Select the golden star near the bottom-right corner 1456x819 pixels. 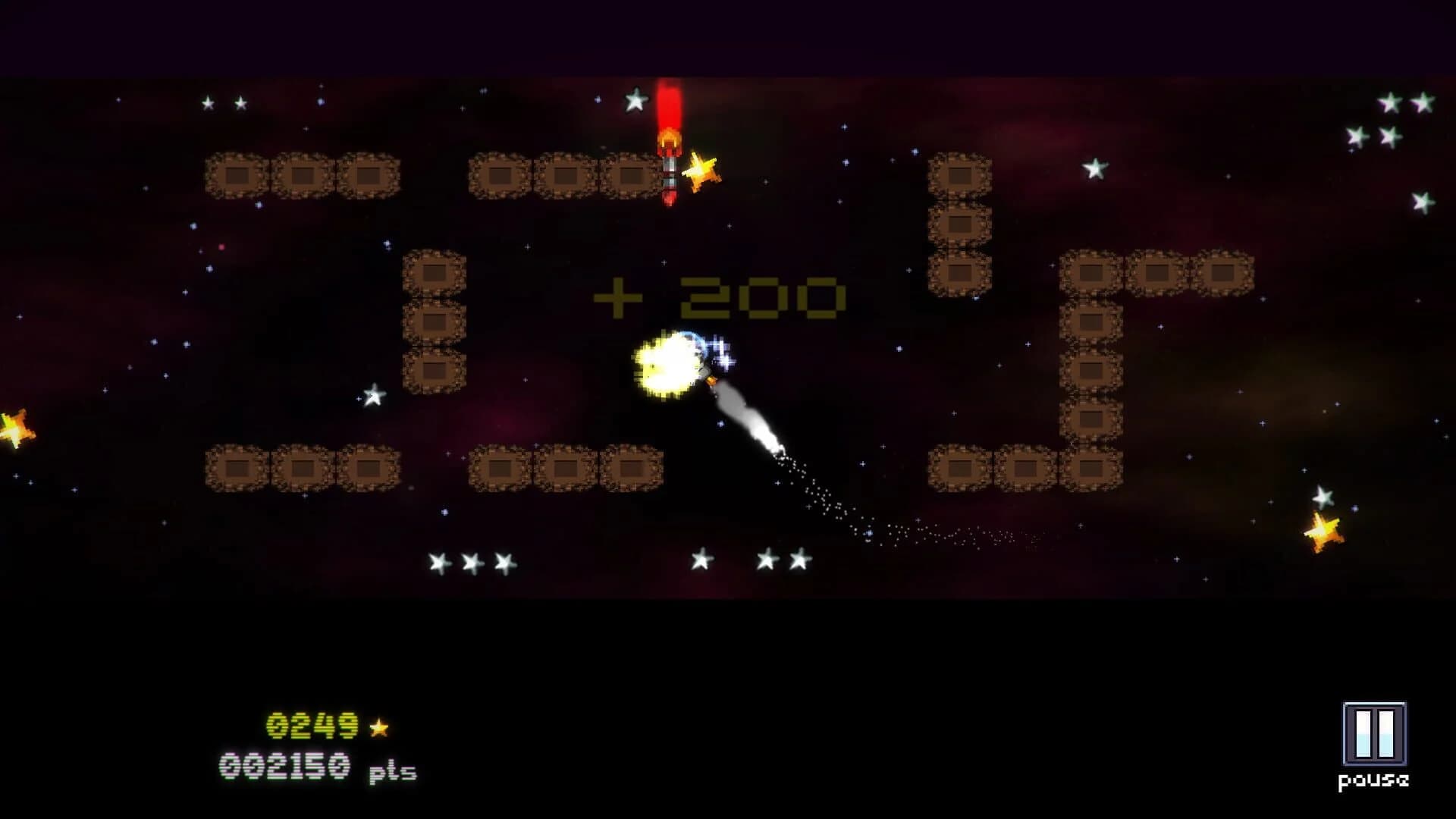click(1323, 529)
